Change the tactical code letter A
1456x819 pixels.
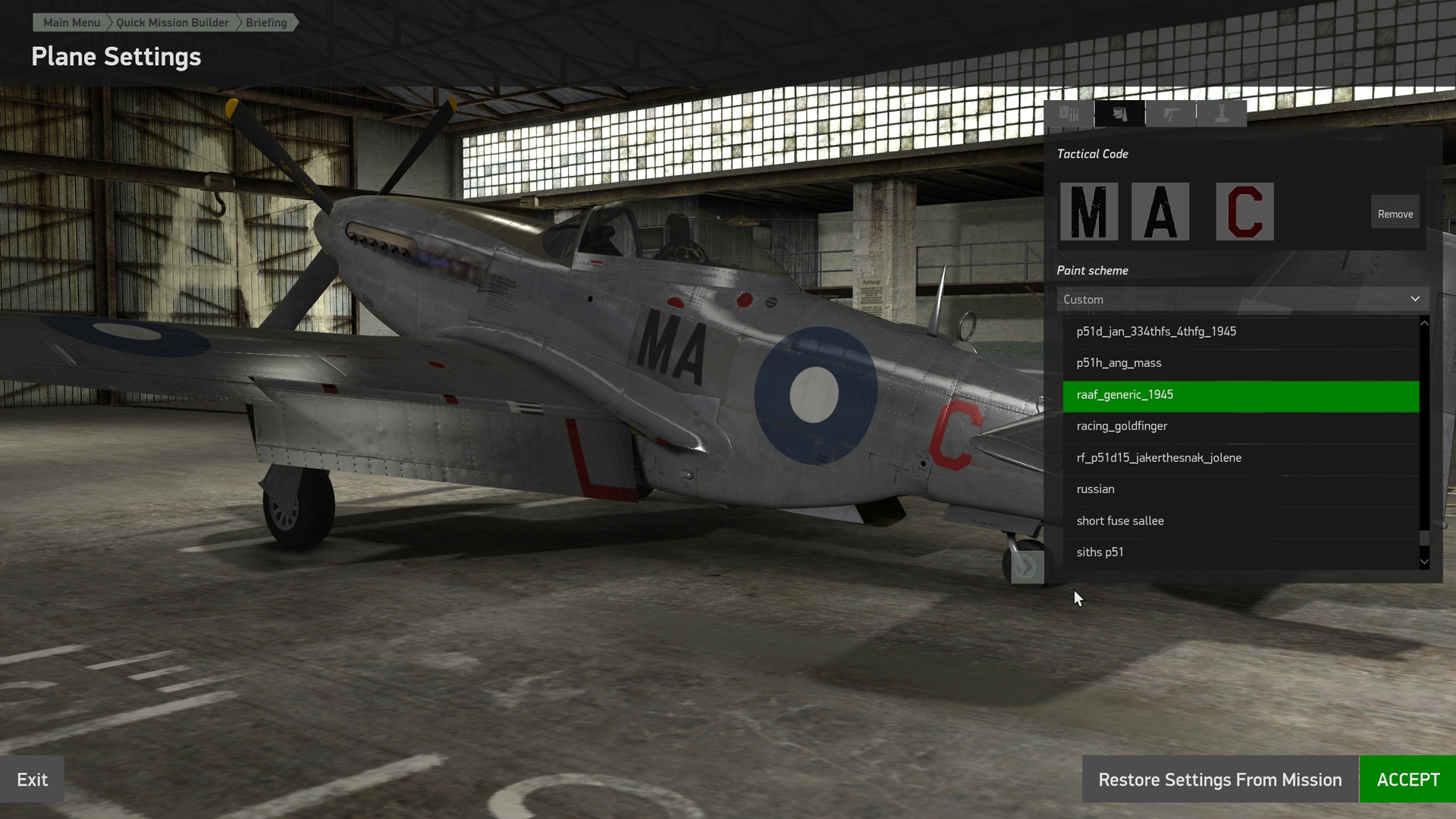(x=1160, y=212)
